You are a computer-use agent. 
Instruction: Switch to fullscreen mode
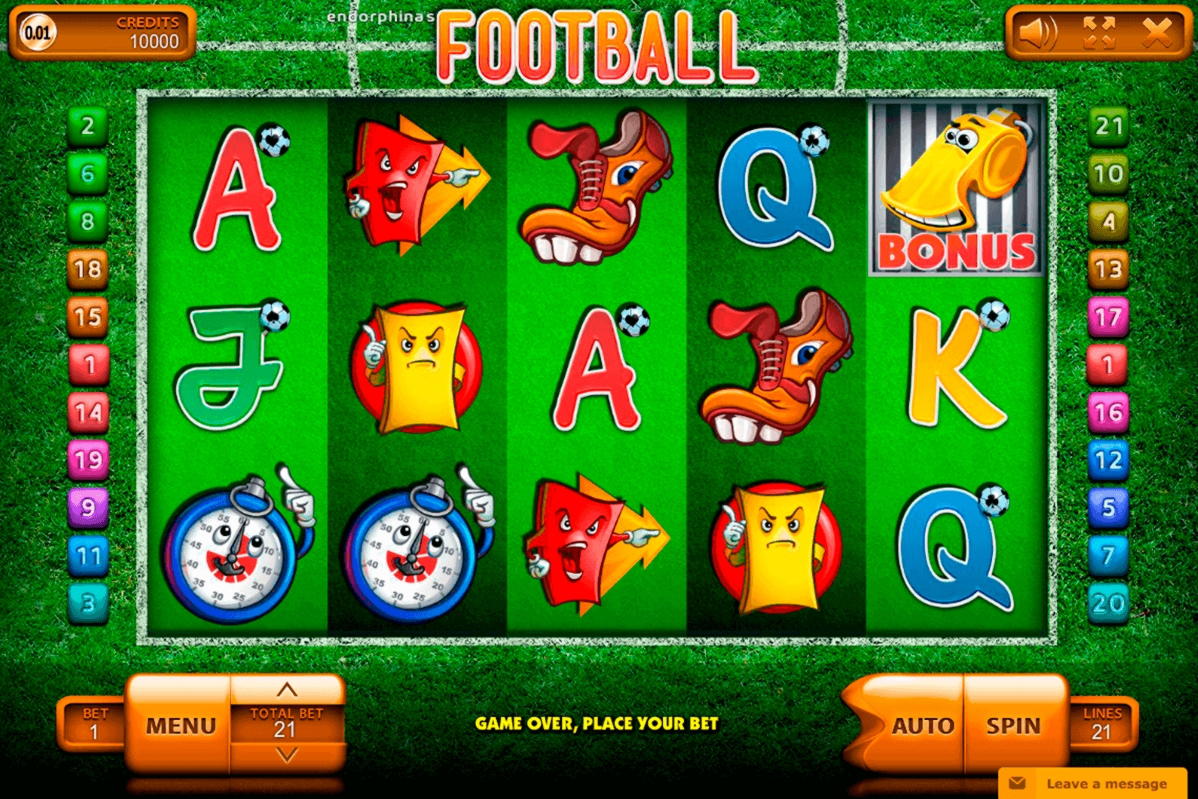point(1098,34)
